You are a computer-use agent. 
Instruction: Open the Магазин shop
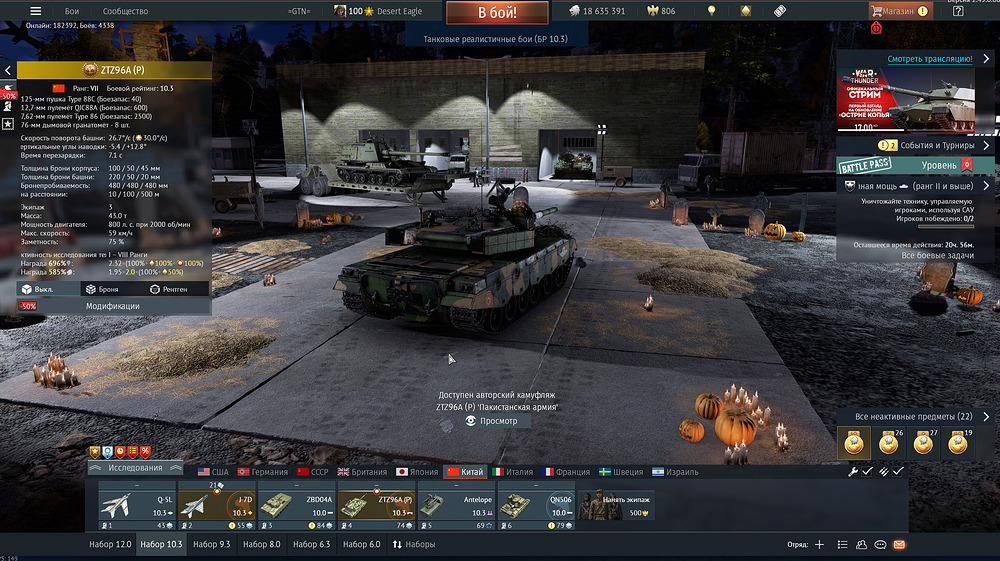click(x=896, y=11)
